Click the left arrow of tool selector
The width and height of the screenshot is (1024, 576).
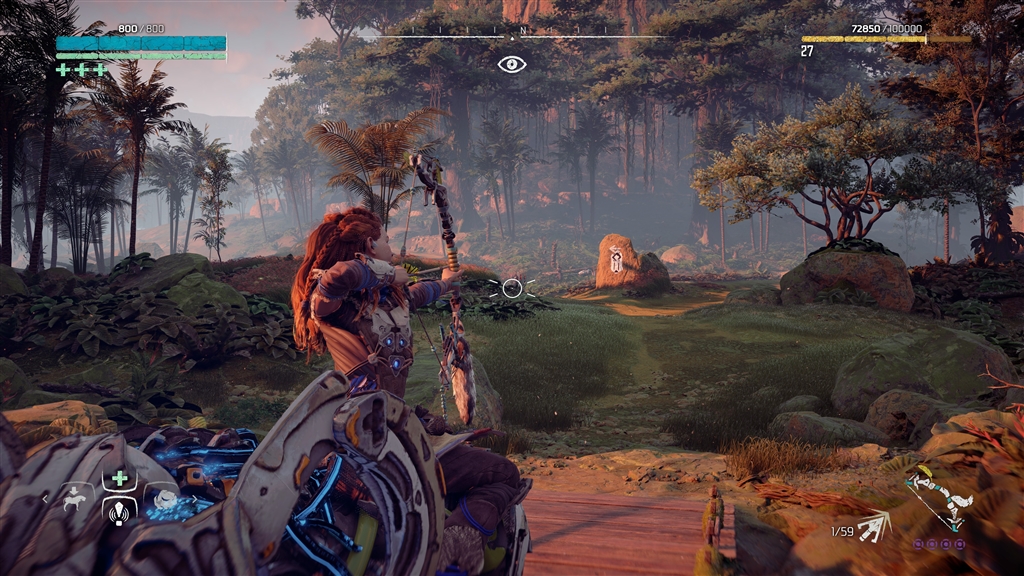point(45,497)
